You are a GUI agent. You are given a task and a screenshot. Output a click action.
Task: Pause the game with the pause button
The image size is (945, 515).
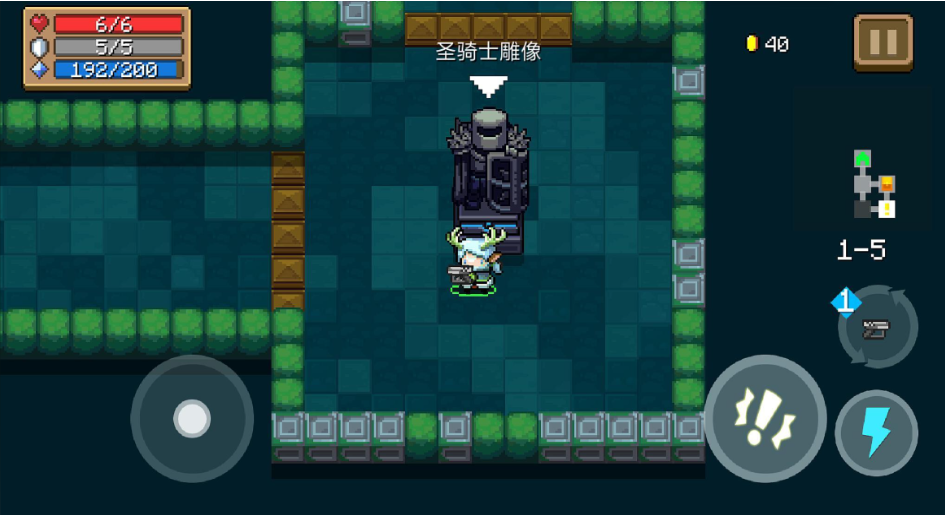tap(882, 43)
